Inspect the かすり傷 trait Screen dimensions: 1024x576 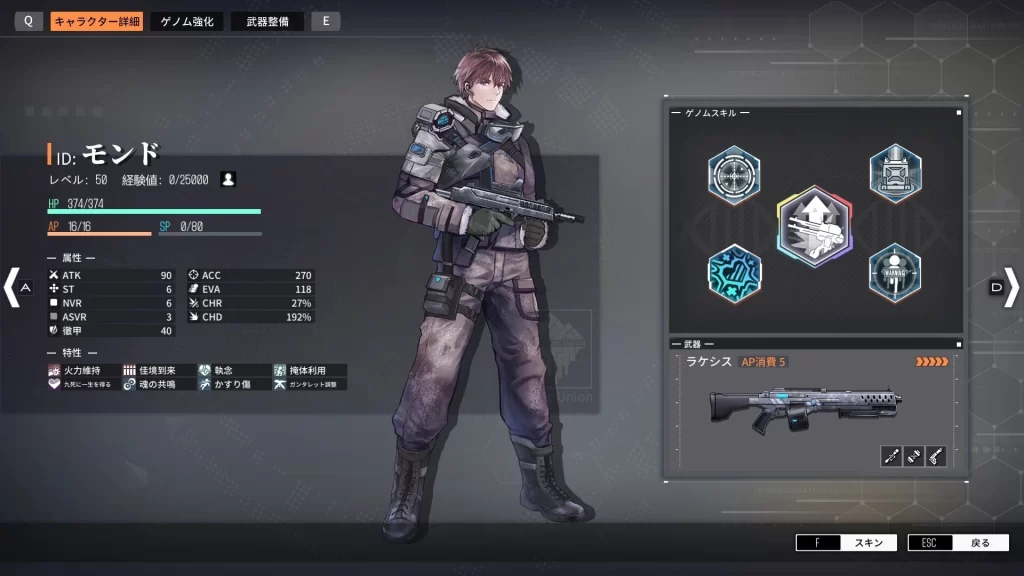[232, 384]
